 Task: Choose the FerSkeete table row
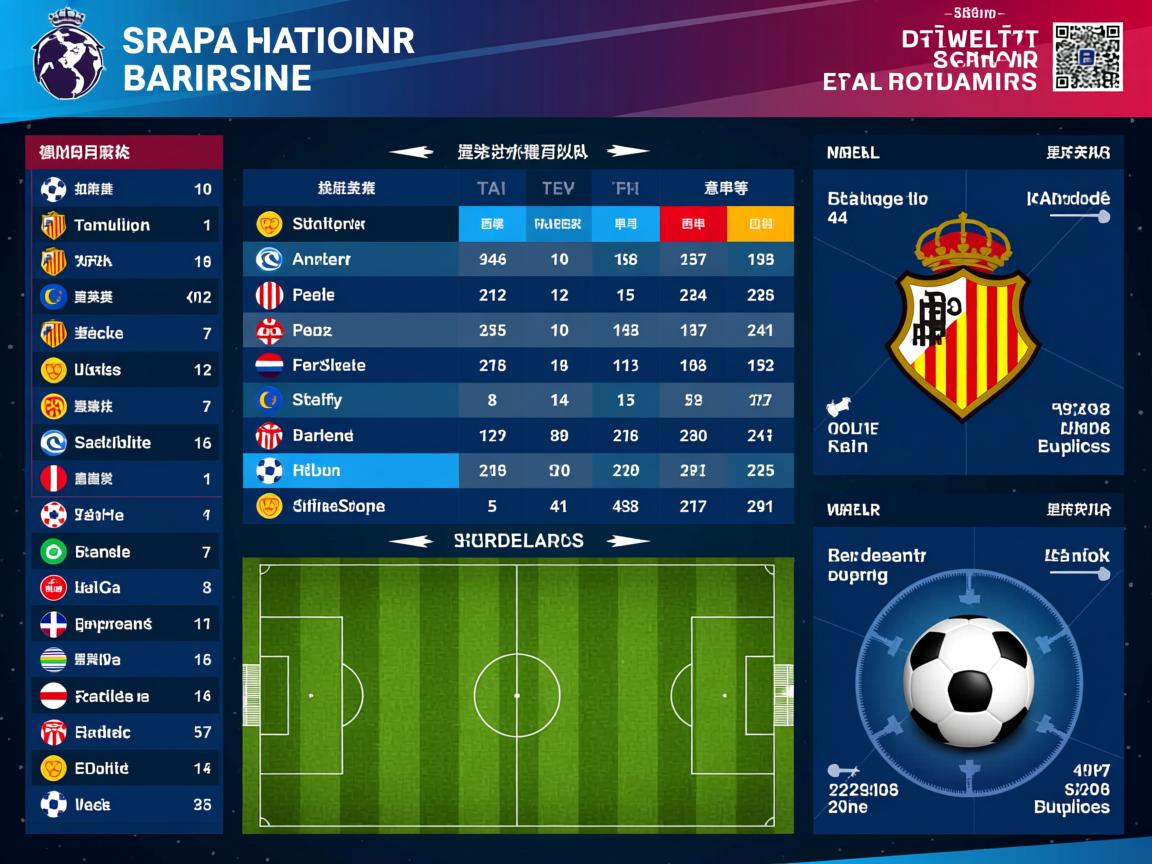tap(518, 365)
